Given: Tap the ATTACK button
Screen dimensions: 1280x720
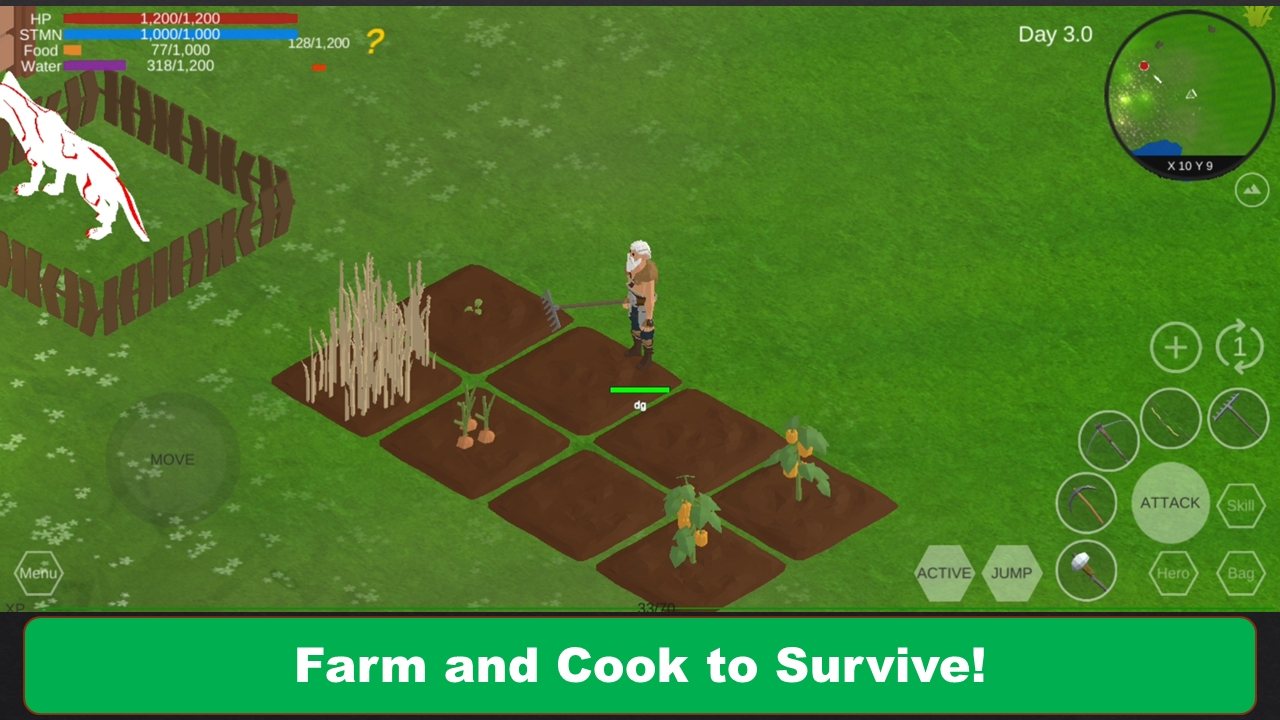Looking at the screenshot, I should point(1170,503).
